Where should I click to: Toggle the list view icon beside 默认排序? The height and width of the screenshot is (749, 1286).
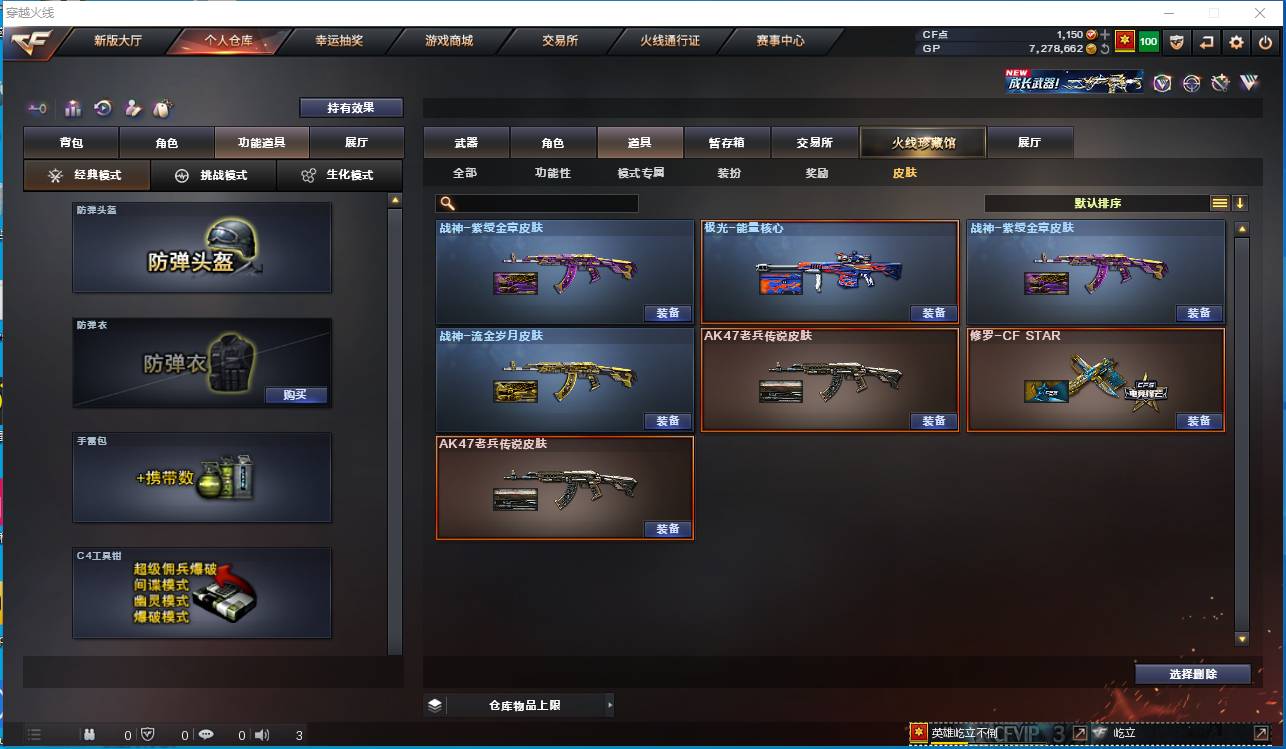[1219, 202]
